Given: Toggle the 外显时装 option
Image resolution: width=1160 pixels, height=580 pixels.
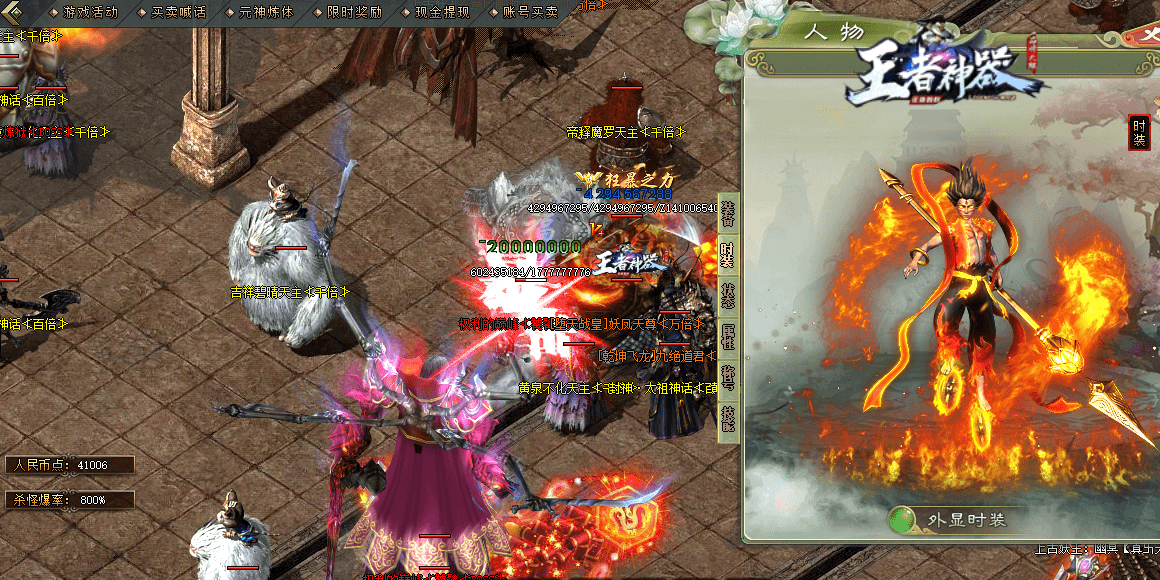Looking at the screenshot, I should click(903, 520).
